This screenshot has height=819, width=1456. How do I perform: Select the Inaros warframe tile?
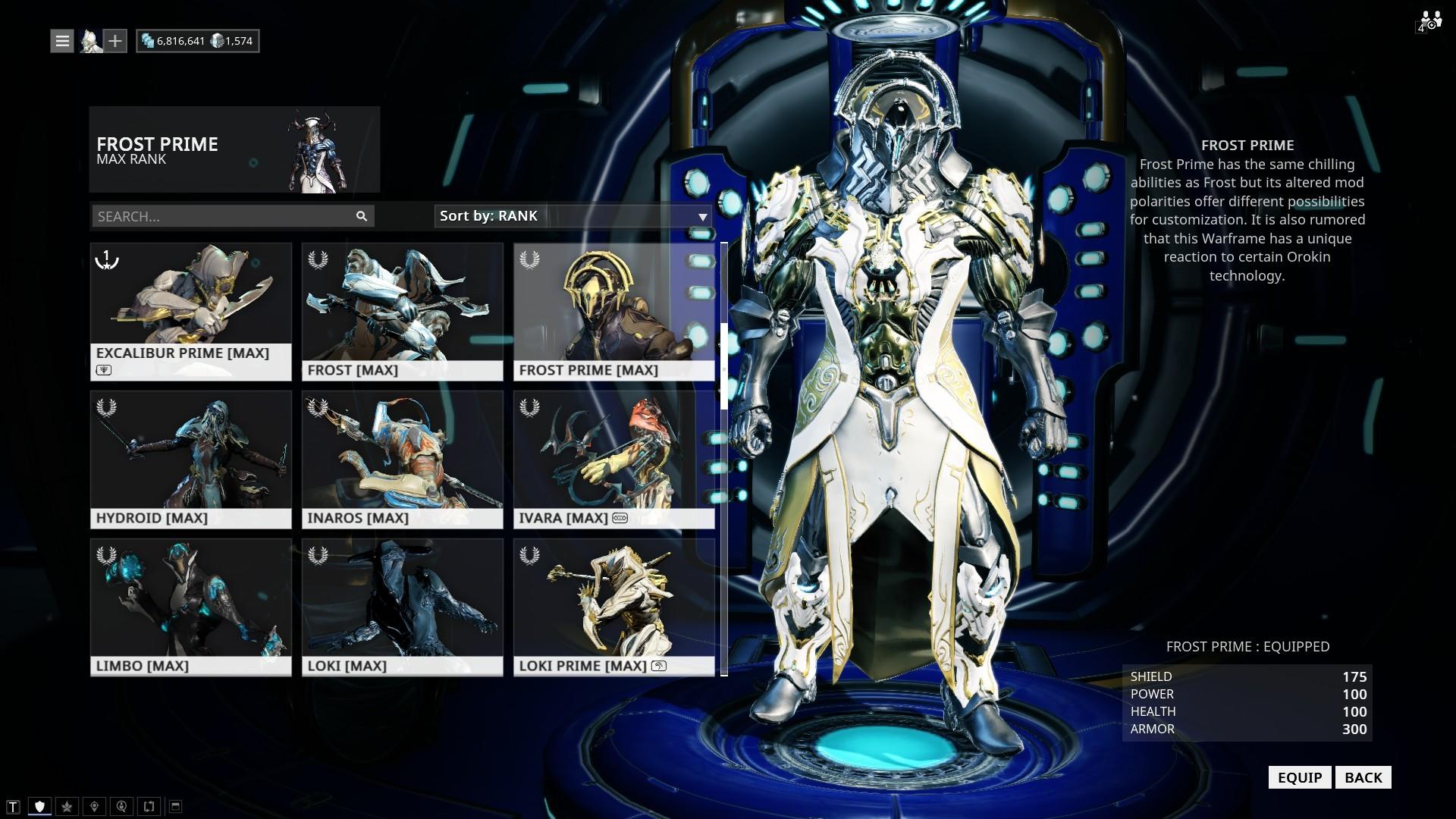tap(402, 459)
